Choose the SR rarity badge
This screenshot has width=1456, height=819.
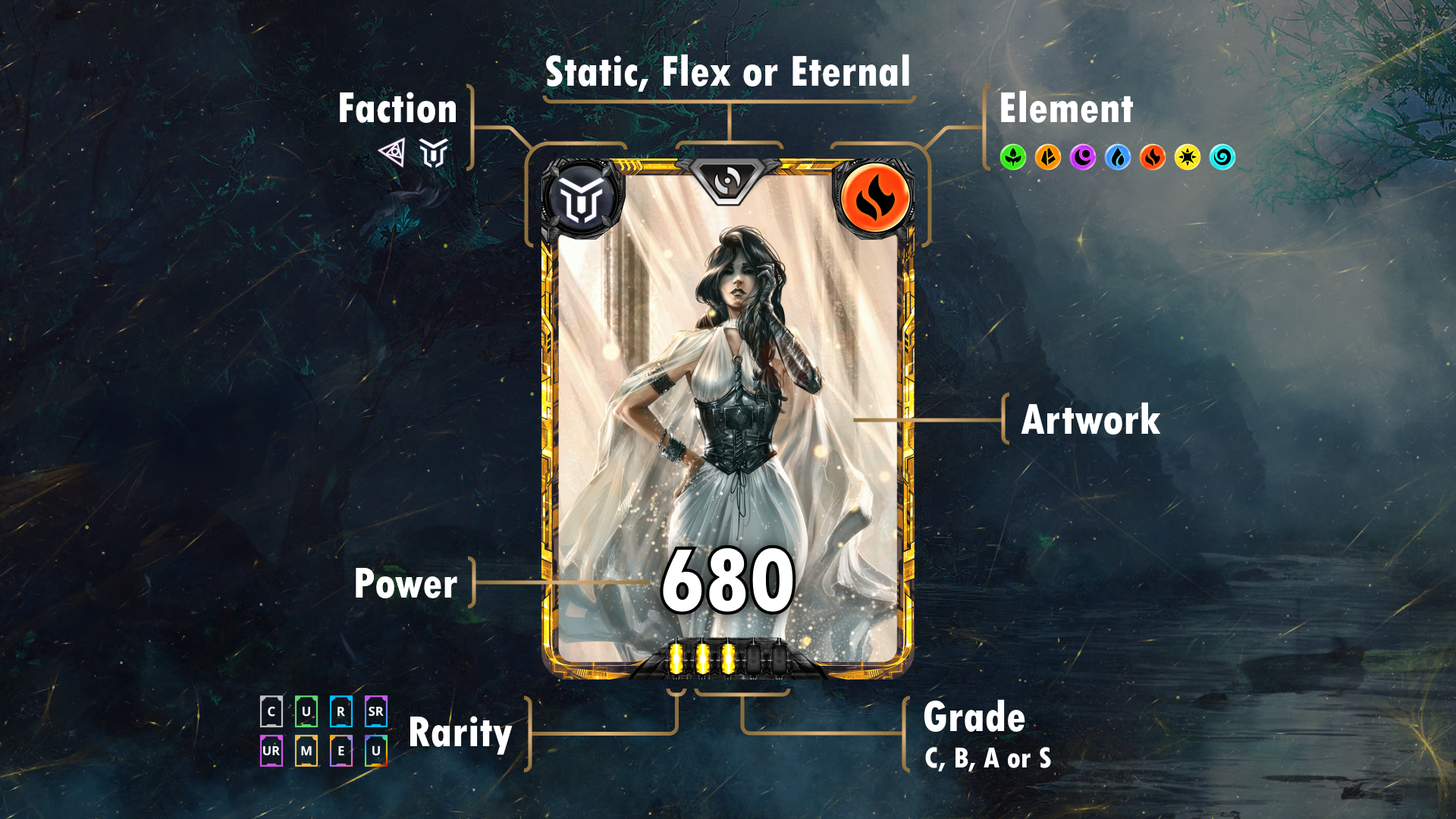pyautogui.click(x=376, y=711)
